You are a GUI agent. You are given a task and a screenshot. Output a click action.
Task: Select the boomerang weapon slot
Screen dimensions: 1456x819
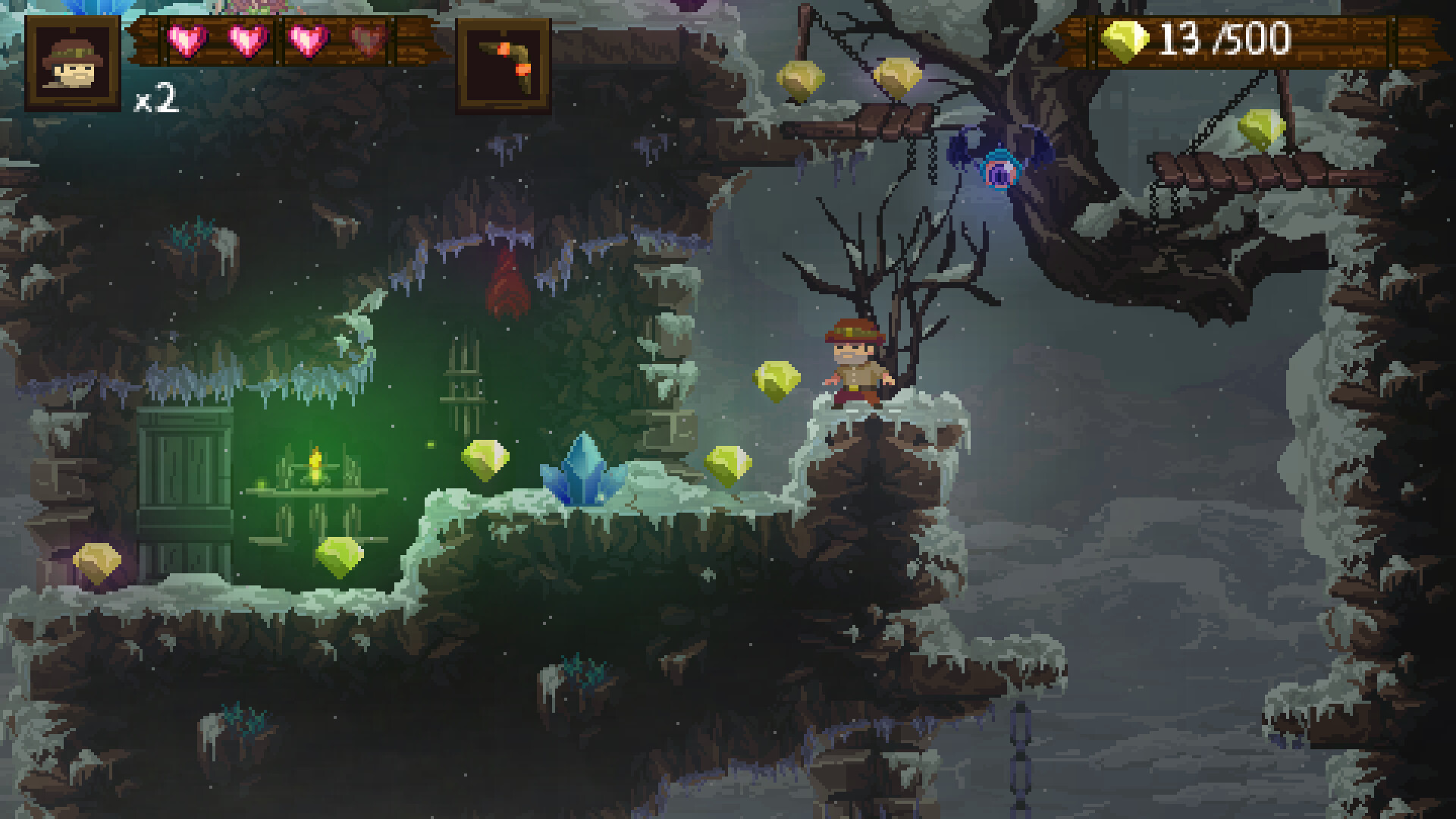click(503, 65)
